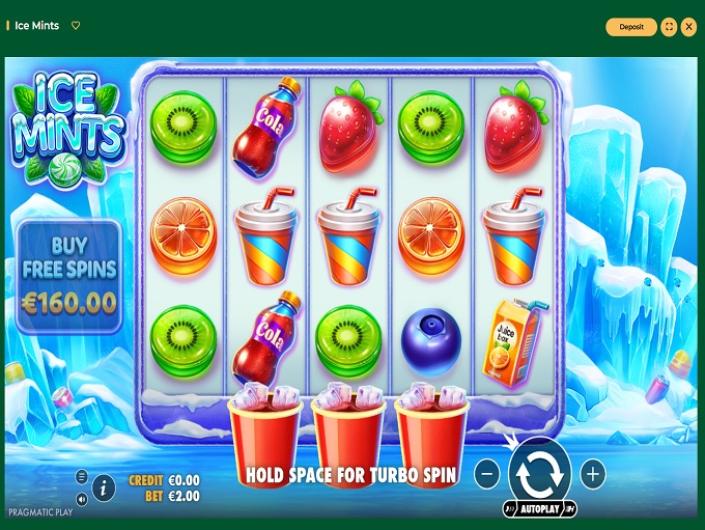This screenshot has width=705, height=530.
Task: Toggle the game sound speaker icon
Action: 82,498
